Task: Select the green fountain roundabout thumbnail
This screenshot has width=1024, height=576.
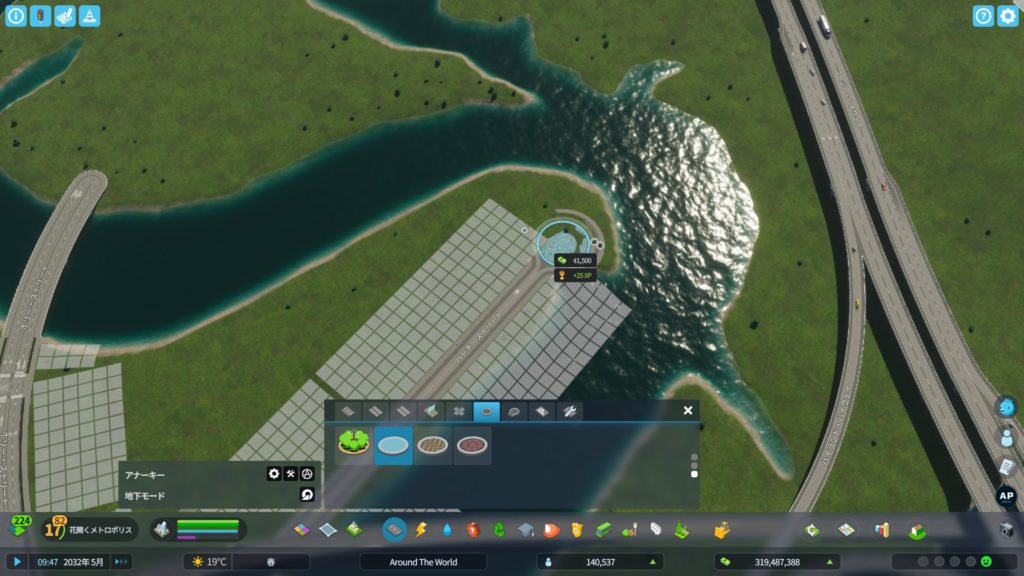Action: click(x=353, y=445)
